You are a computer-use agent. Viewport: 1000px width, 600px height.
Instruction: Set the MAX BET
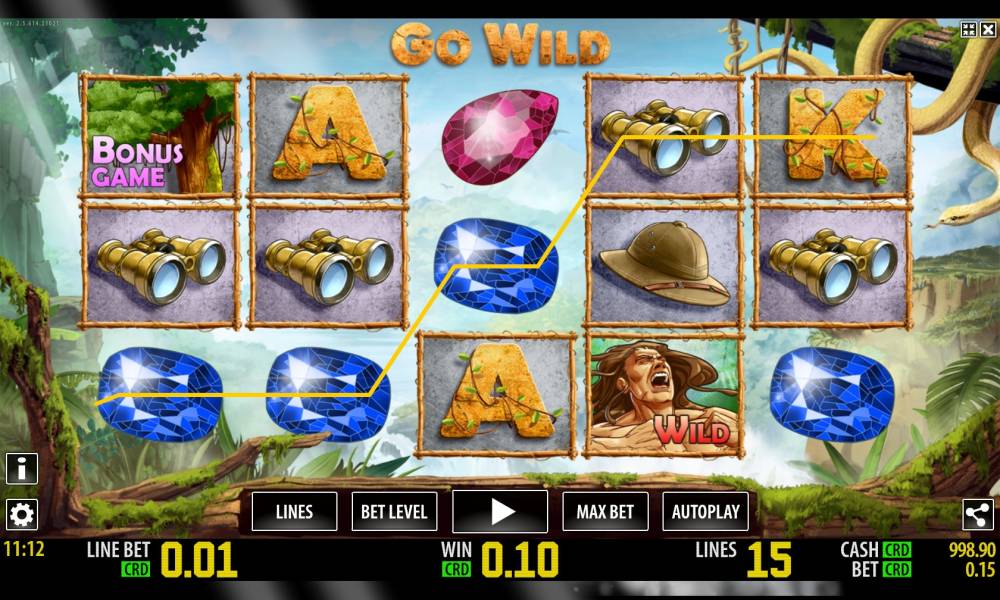coord(605,512)
